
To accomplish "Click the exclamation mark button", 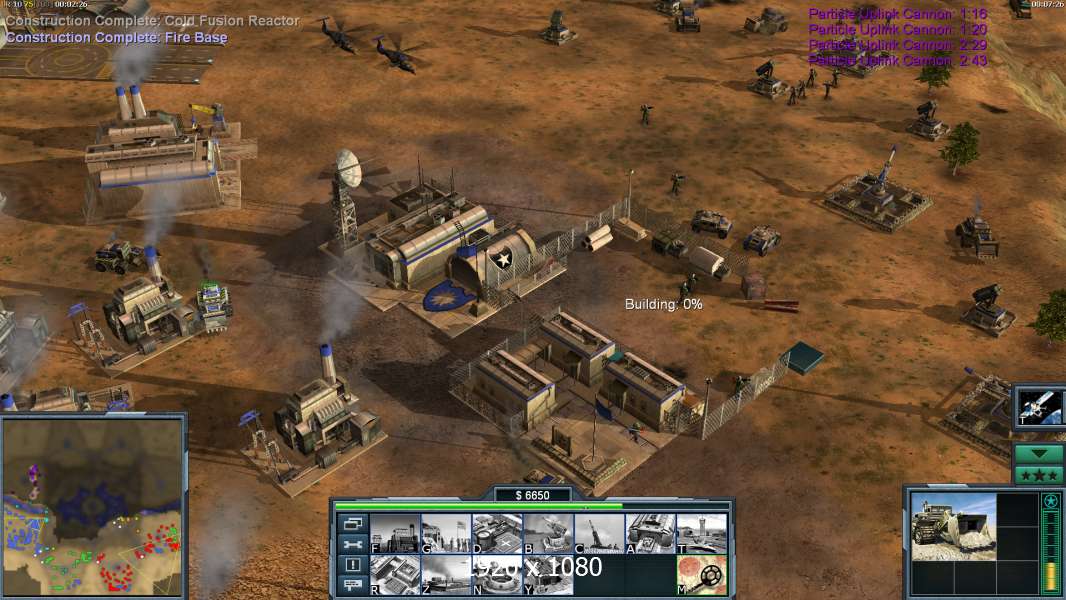I will point(353,565).
